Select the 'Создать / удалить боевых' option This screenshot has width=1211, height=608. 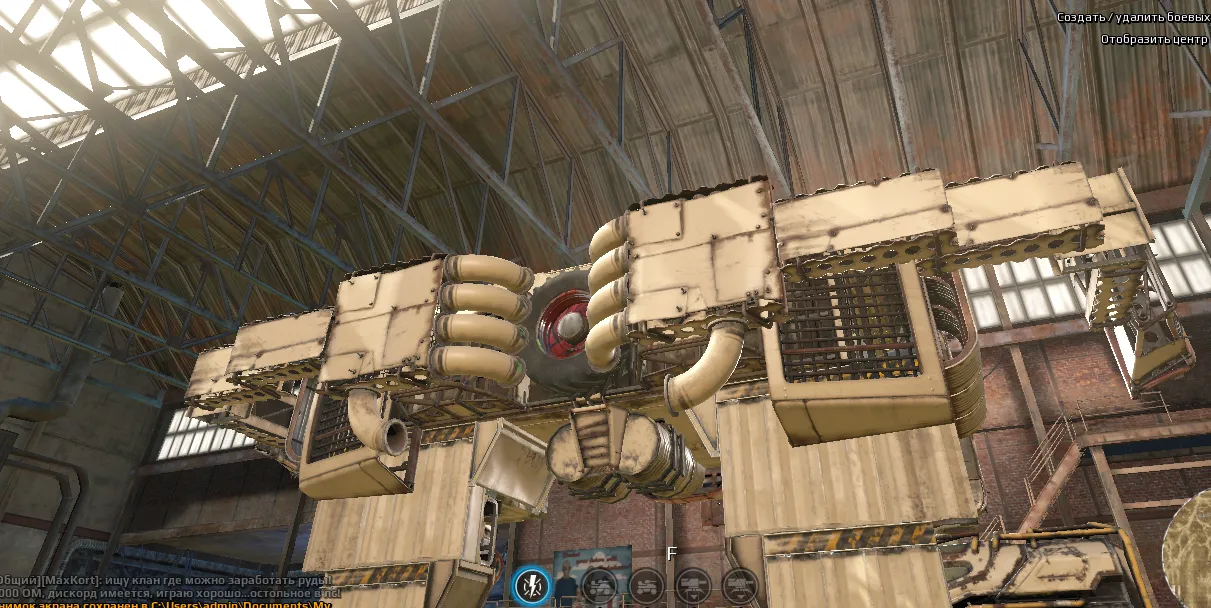[x=1134, y=17]
